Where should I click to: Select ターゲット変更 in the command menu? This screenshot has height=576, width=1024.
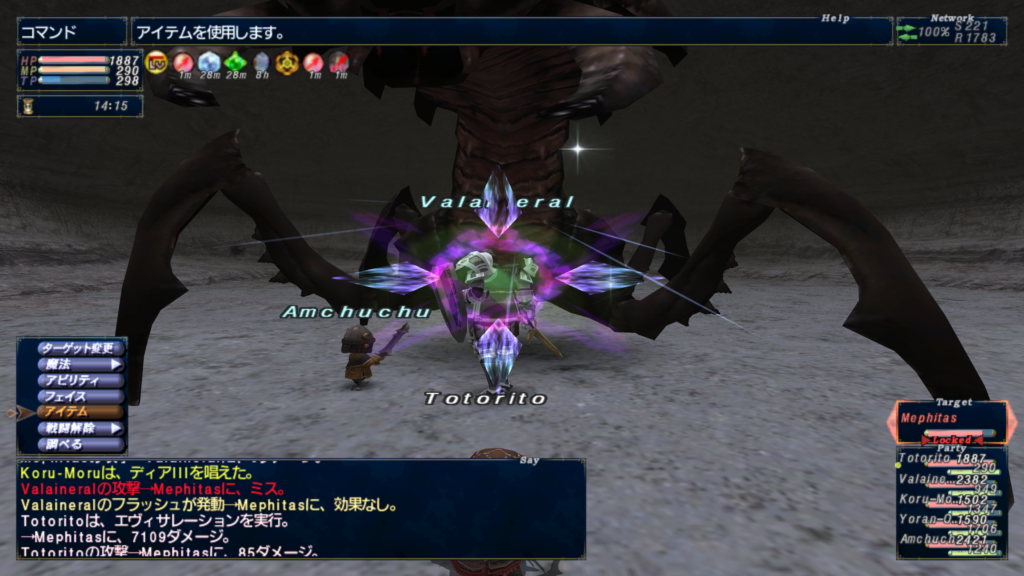(x=80, y=348)
